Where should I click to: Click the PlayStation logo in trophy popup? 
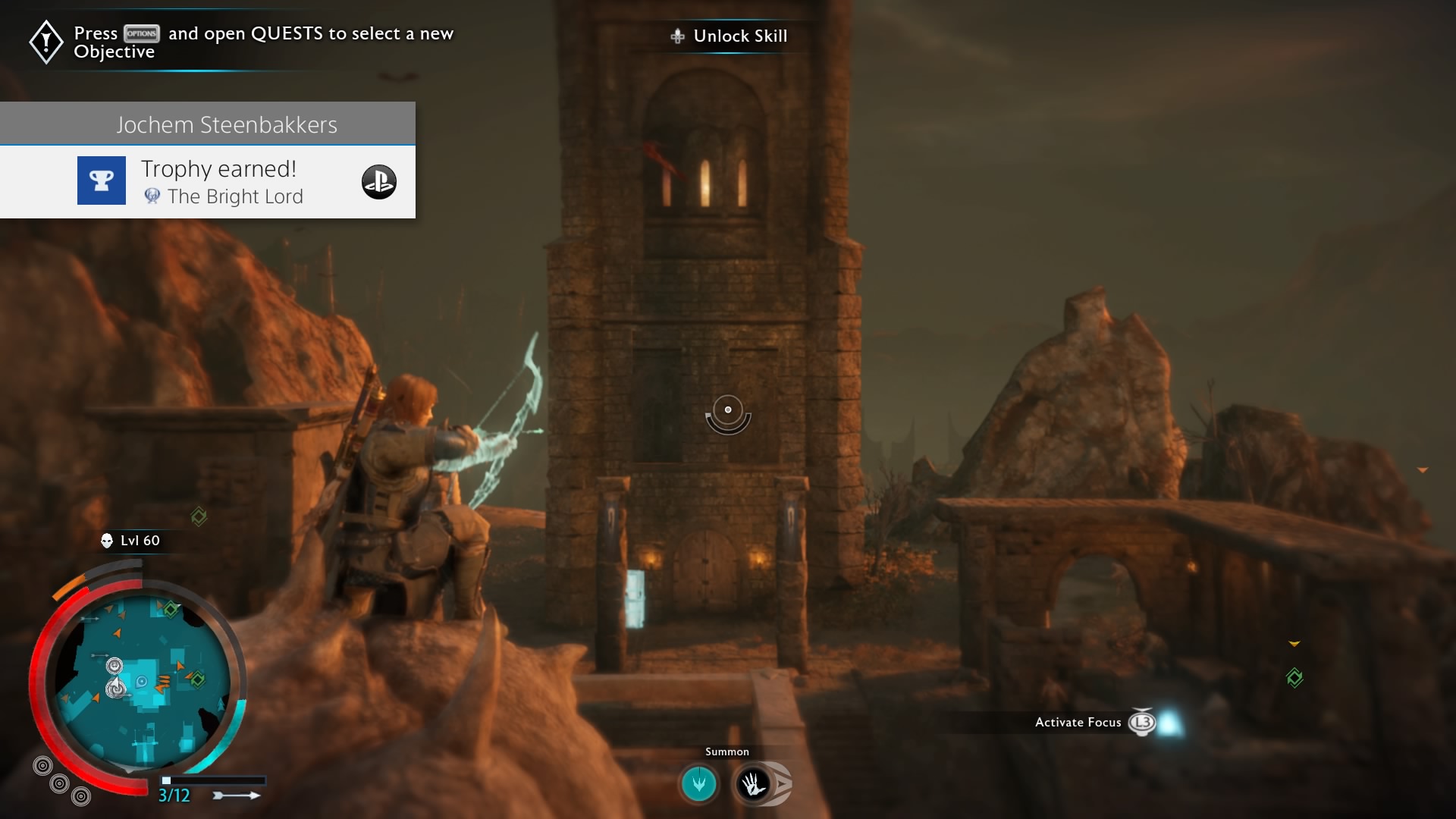[380, 182]
